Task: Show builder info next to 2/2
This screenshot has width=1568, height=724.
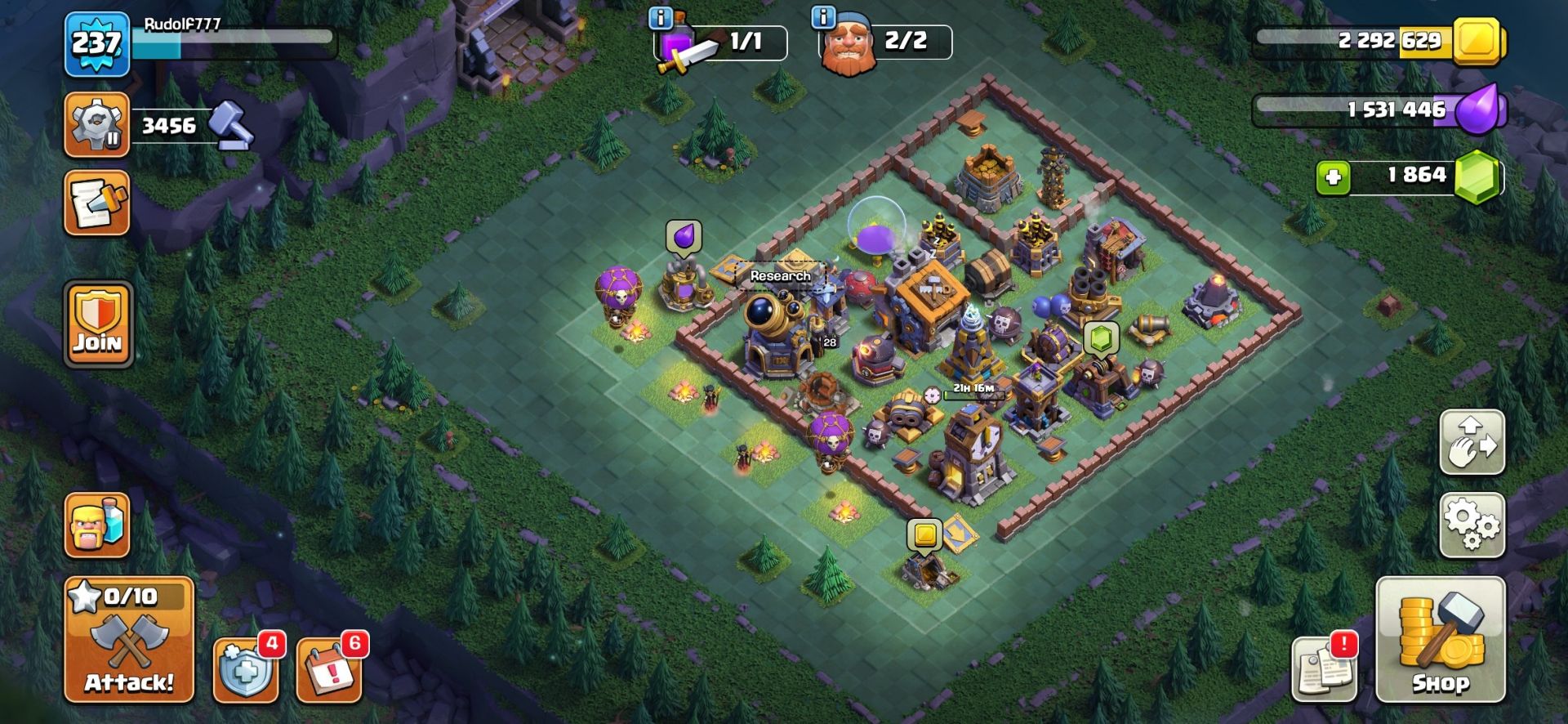Action: (x=824, y=17)
